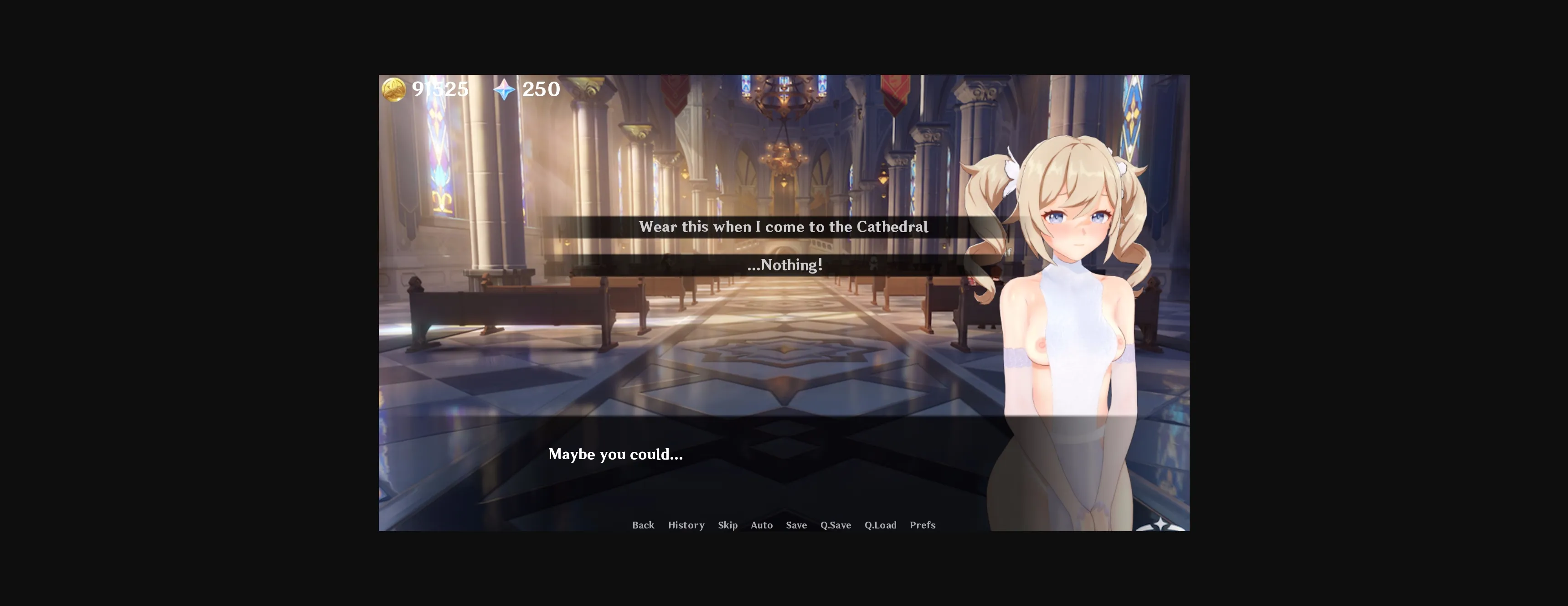Activate Q.Save from the quick menu
The height and width of the screenshot is (606, 1568).
(x=835, y=525)
